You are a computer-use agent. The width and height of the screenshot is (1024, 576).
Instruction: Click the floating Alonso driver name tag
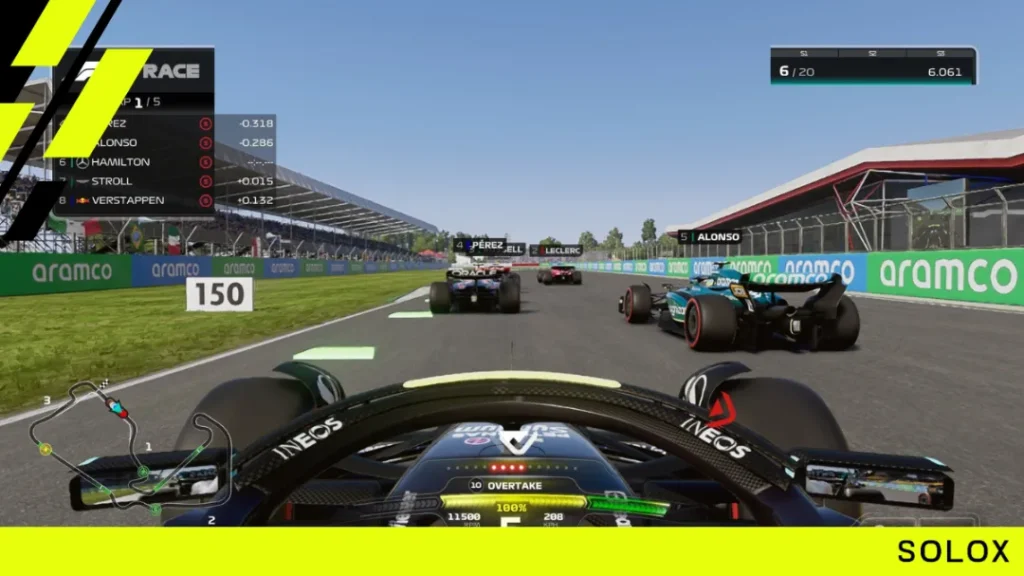pyautogui.click(x=709, y=237)
